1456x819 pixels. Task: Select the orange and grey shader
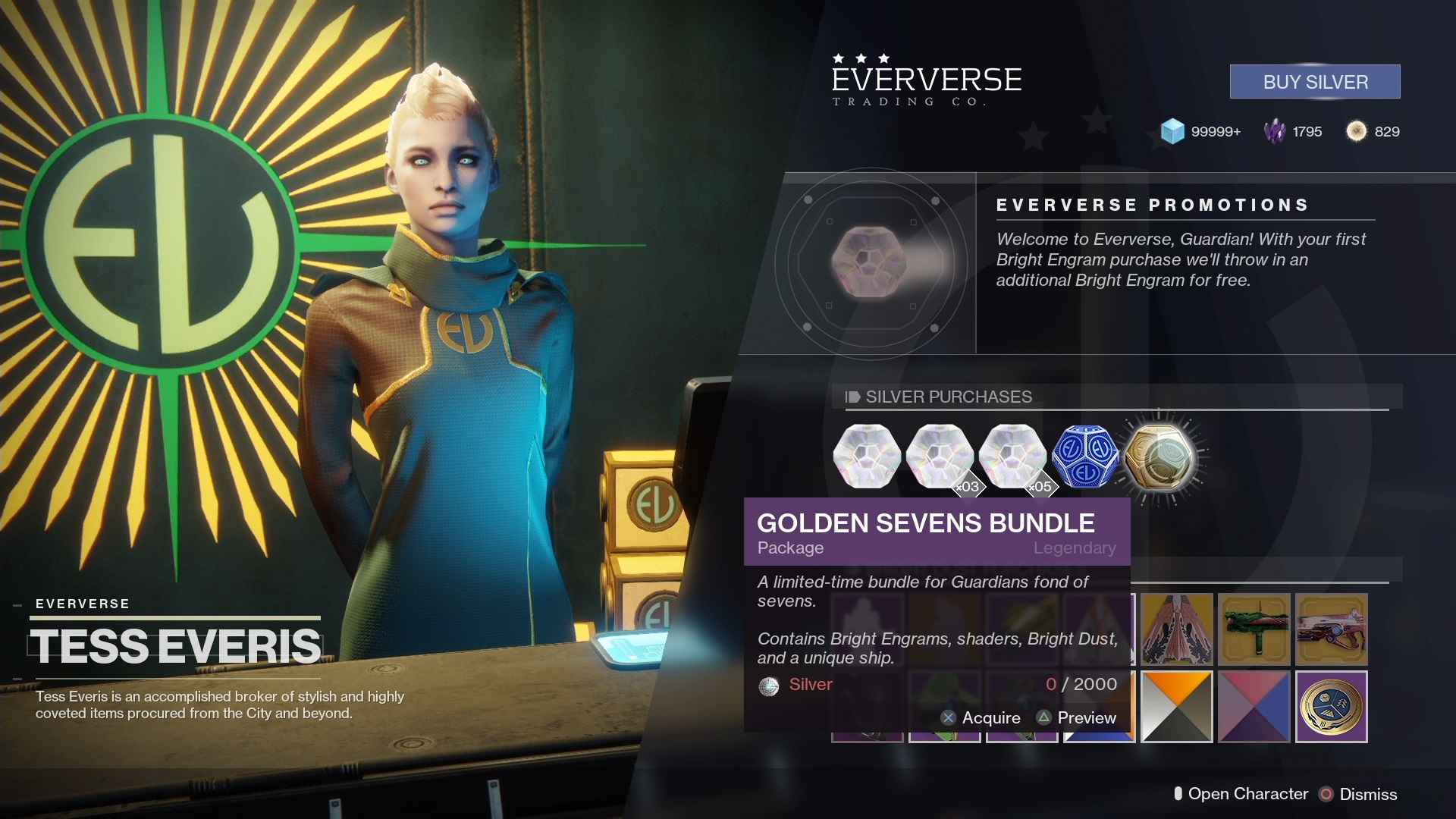click(1176, 707)
